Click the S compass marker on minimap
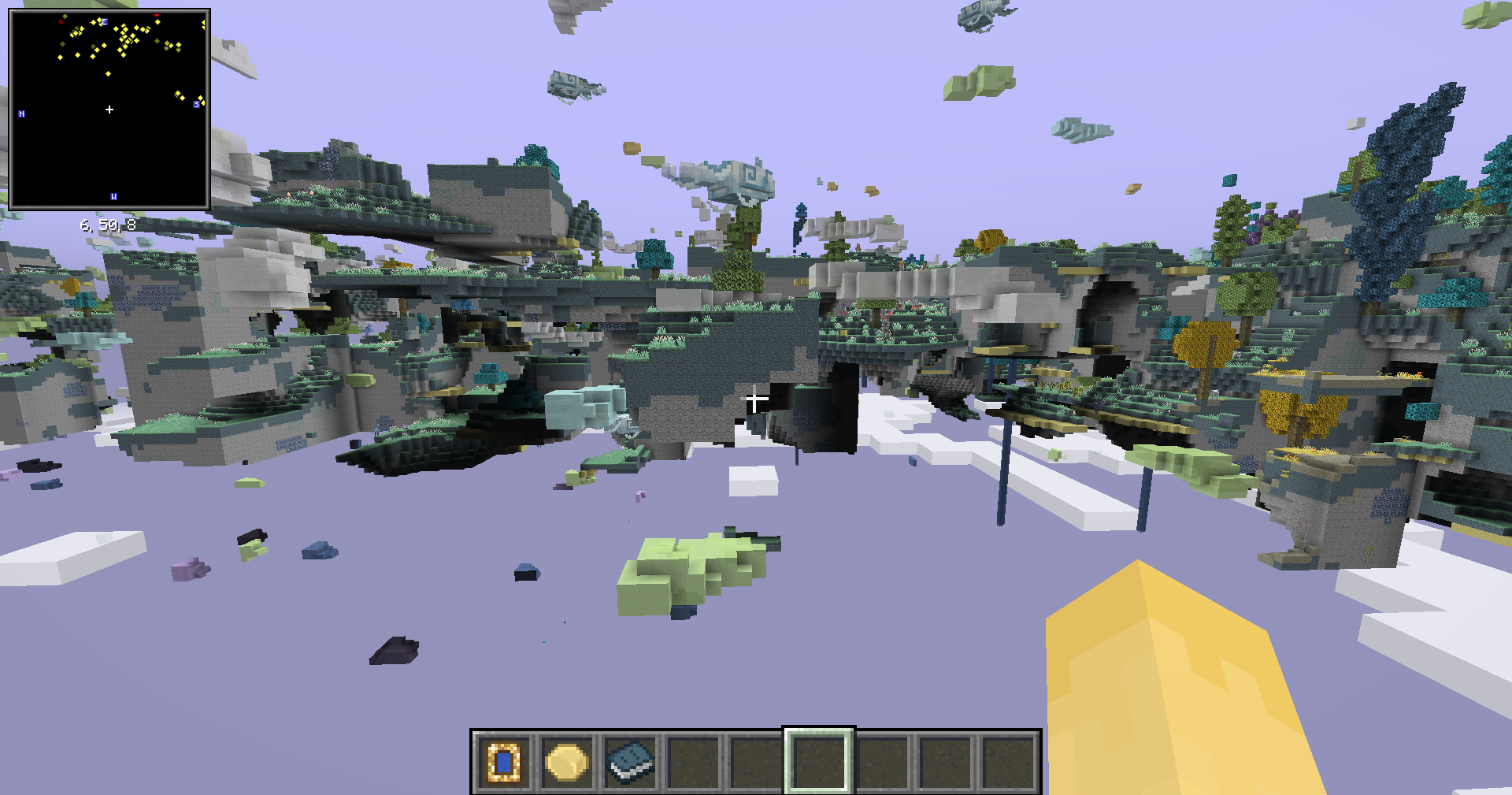Viewport: 1512px width, 795px height. 195,102
